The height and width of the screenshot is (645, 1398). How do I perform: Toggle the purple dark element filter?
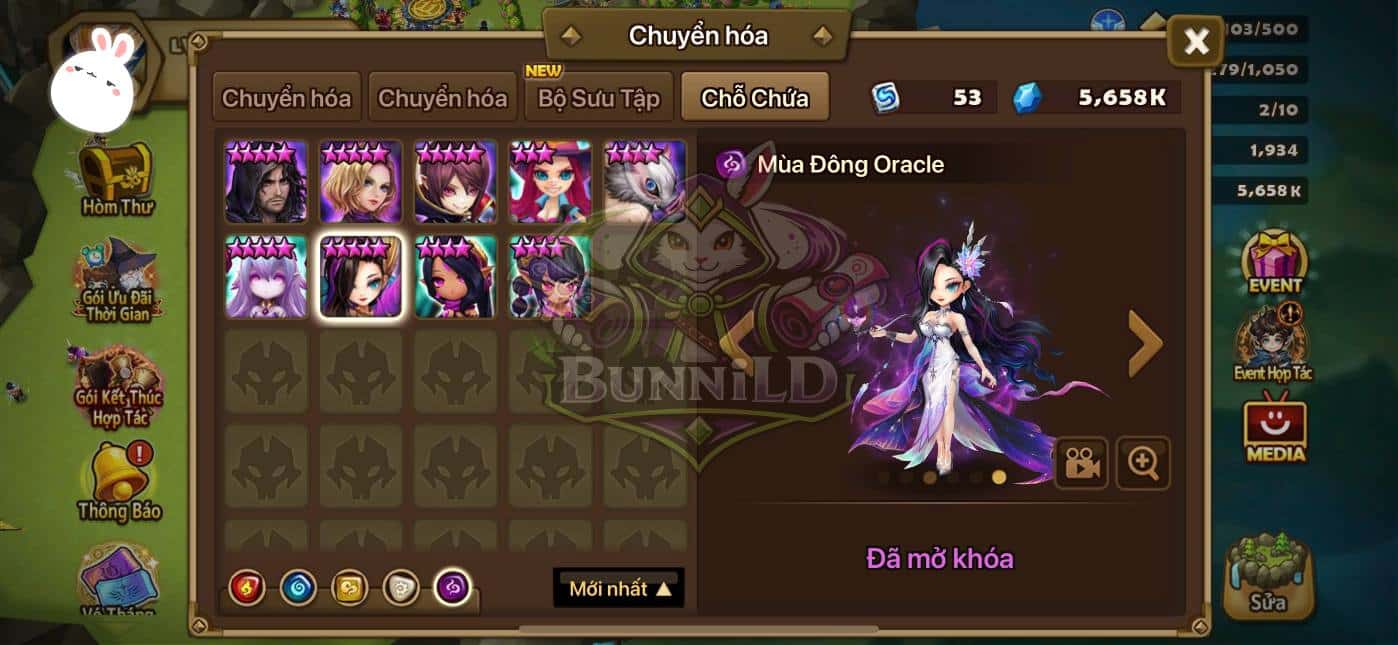453,588
